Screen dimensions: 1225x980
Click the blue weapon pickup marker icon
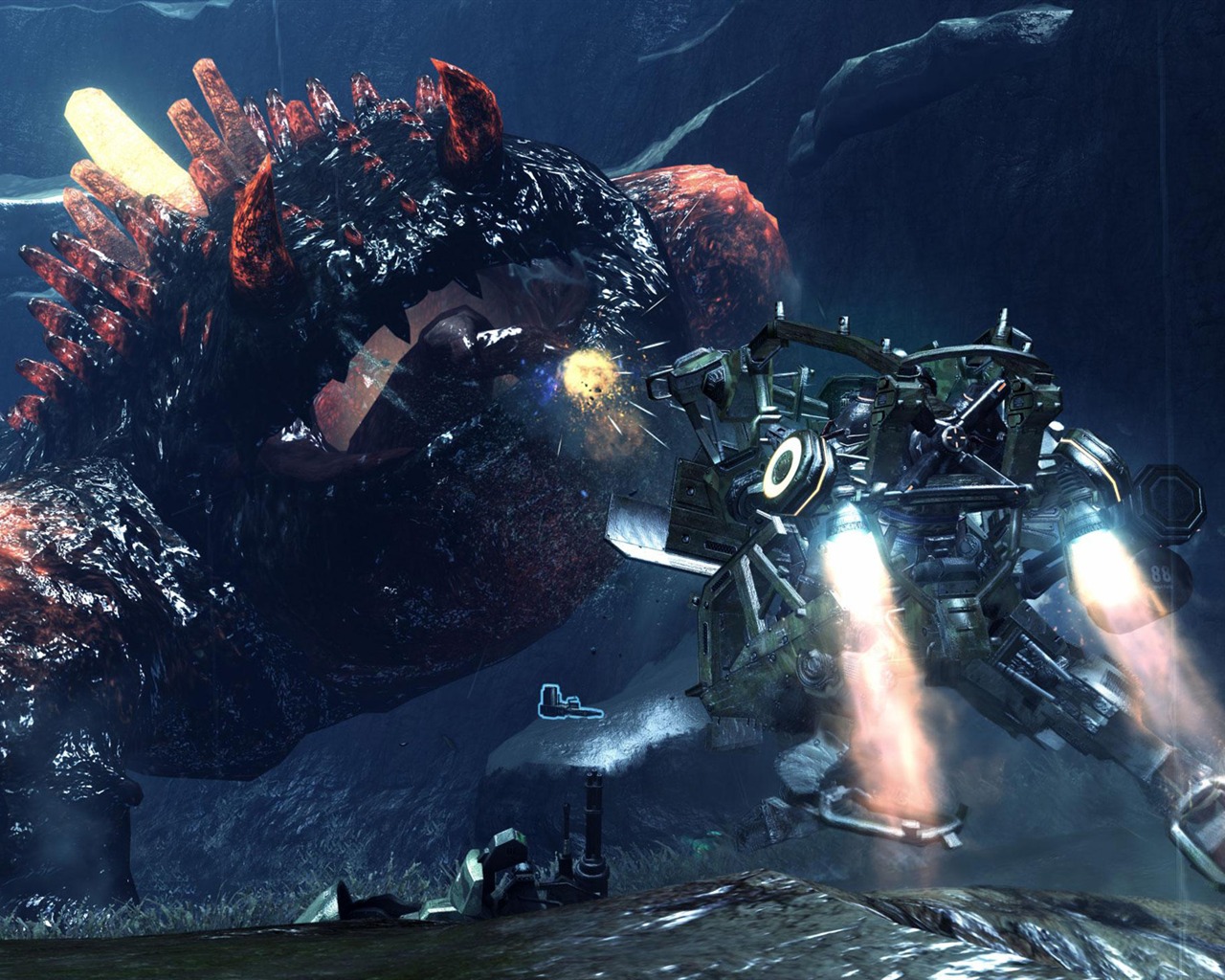pos(568,703)
